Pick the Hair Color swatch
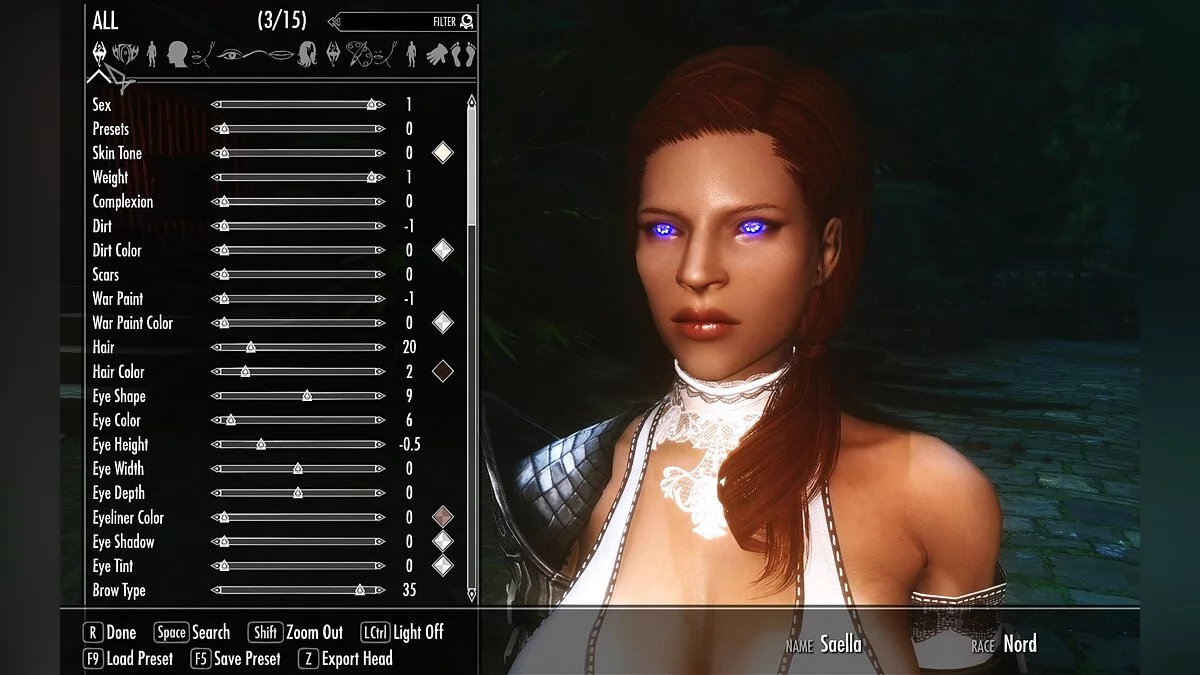Screen dimensions: 1200x675 (x=442, y=371)
